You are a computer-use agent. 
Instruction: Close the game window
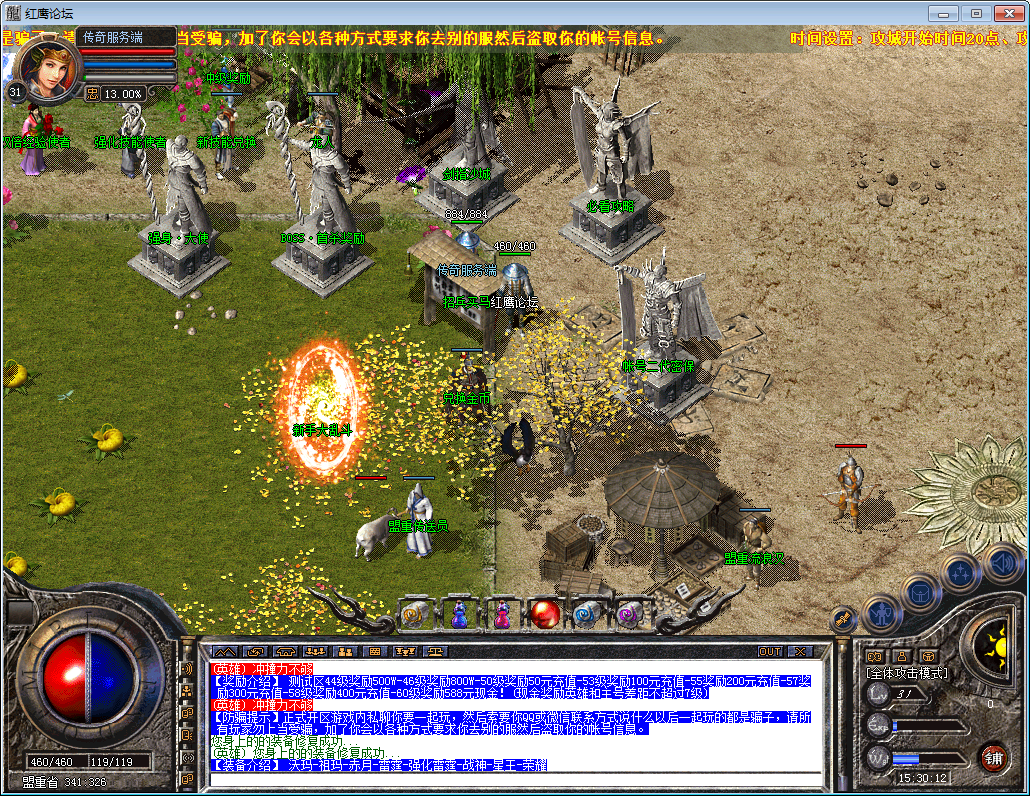1005,13
